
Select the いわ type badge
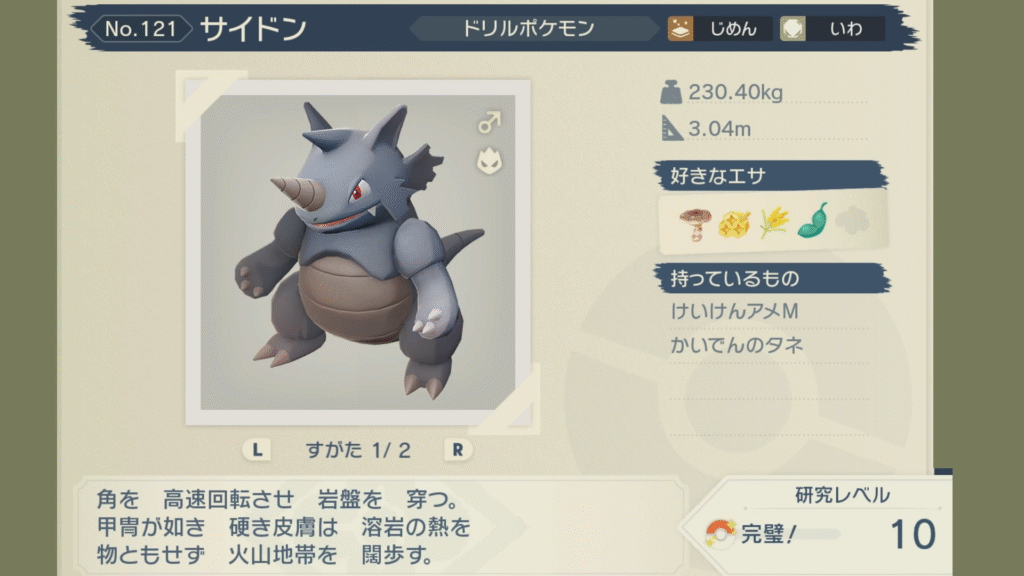click(832, 29)
